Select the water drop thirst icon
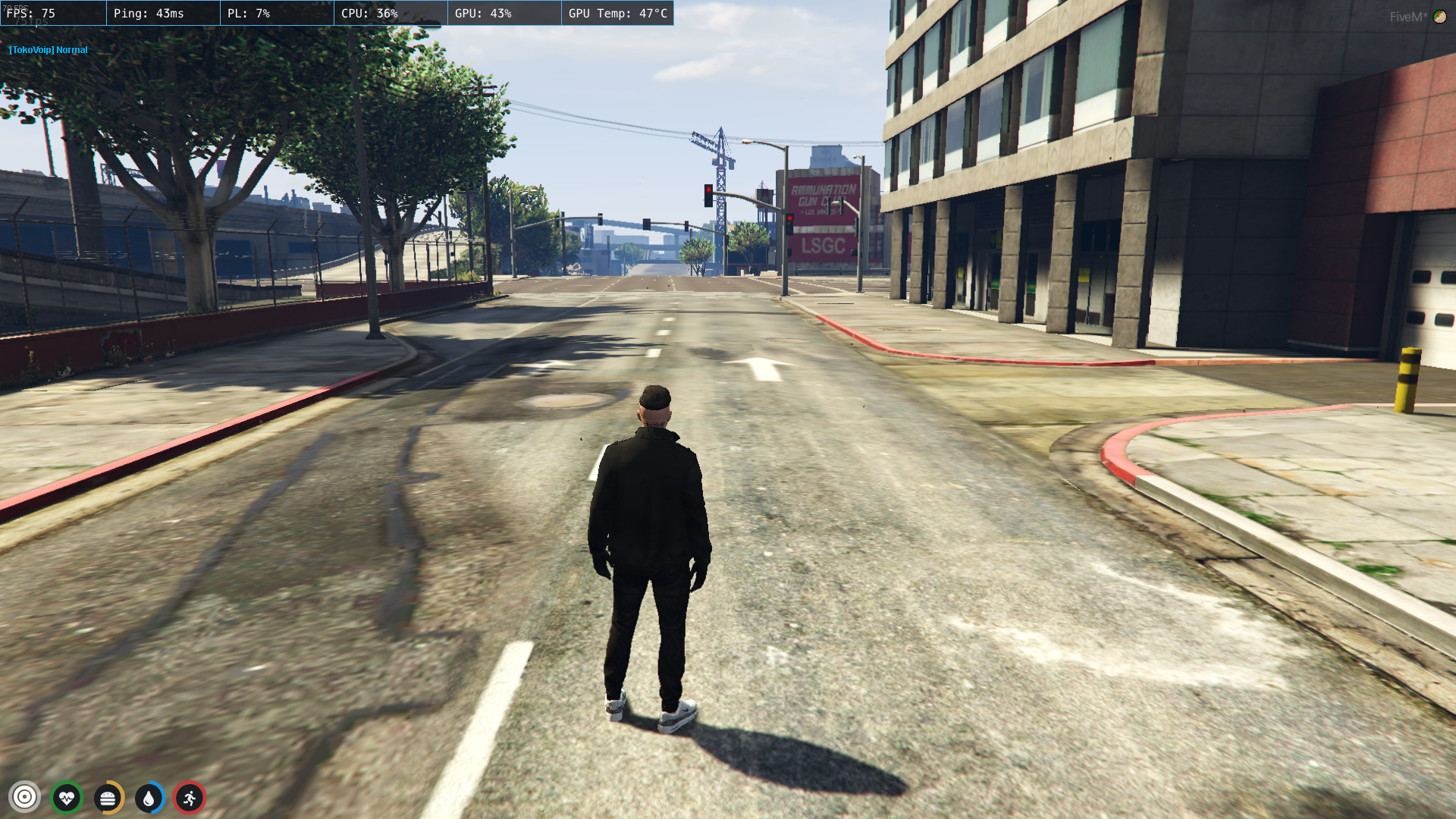 [x=149, y=798]
